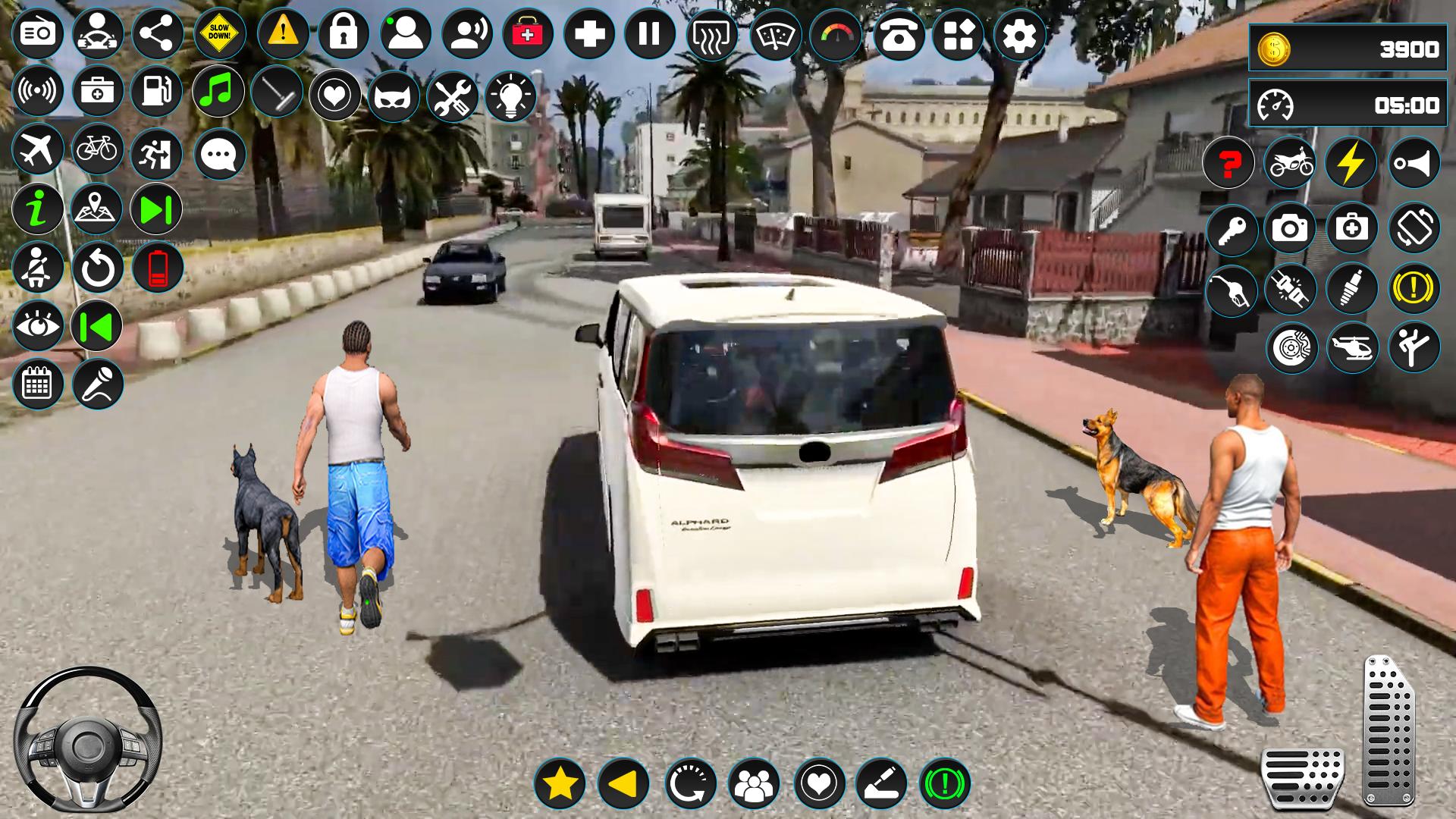Open the settings gear icon
The height and width of the screenshot is (819, 1456).
click(1019, 34)
